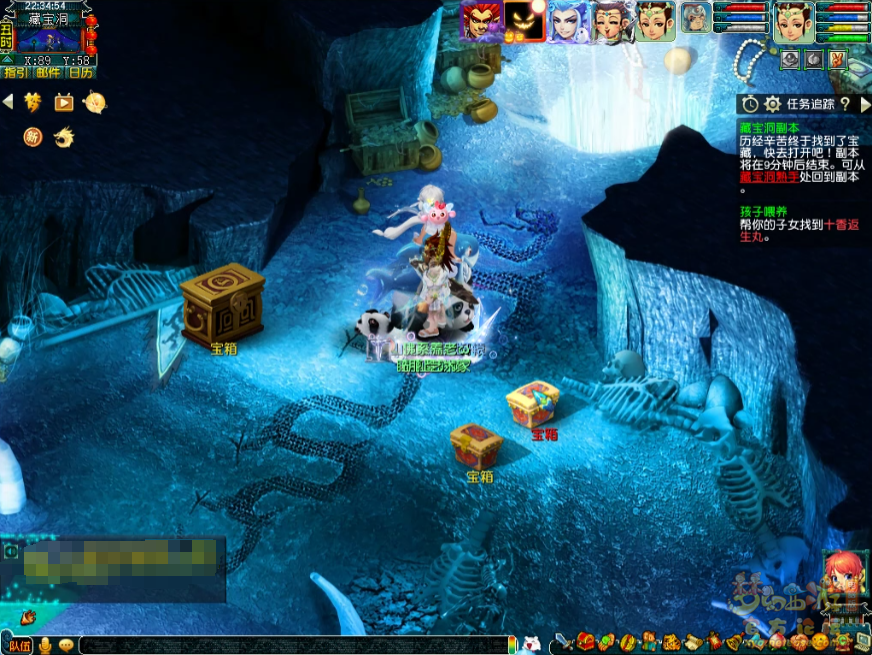Collapse the icon row with left arrow
Viewport: 872px width, 655px height.
pos(8,101)
